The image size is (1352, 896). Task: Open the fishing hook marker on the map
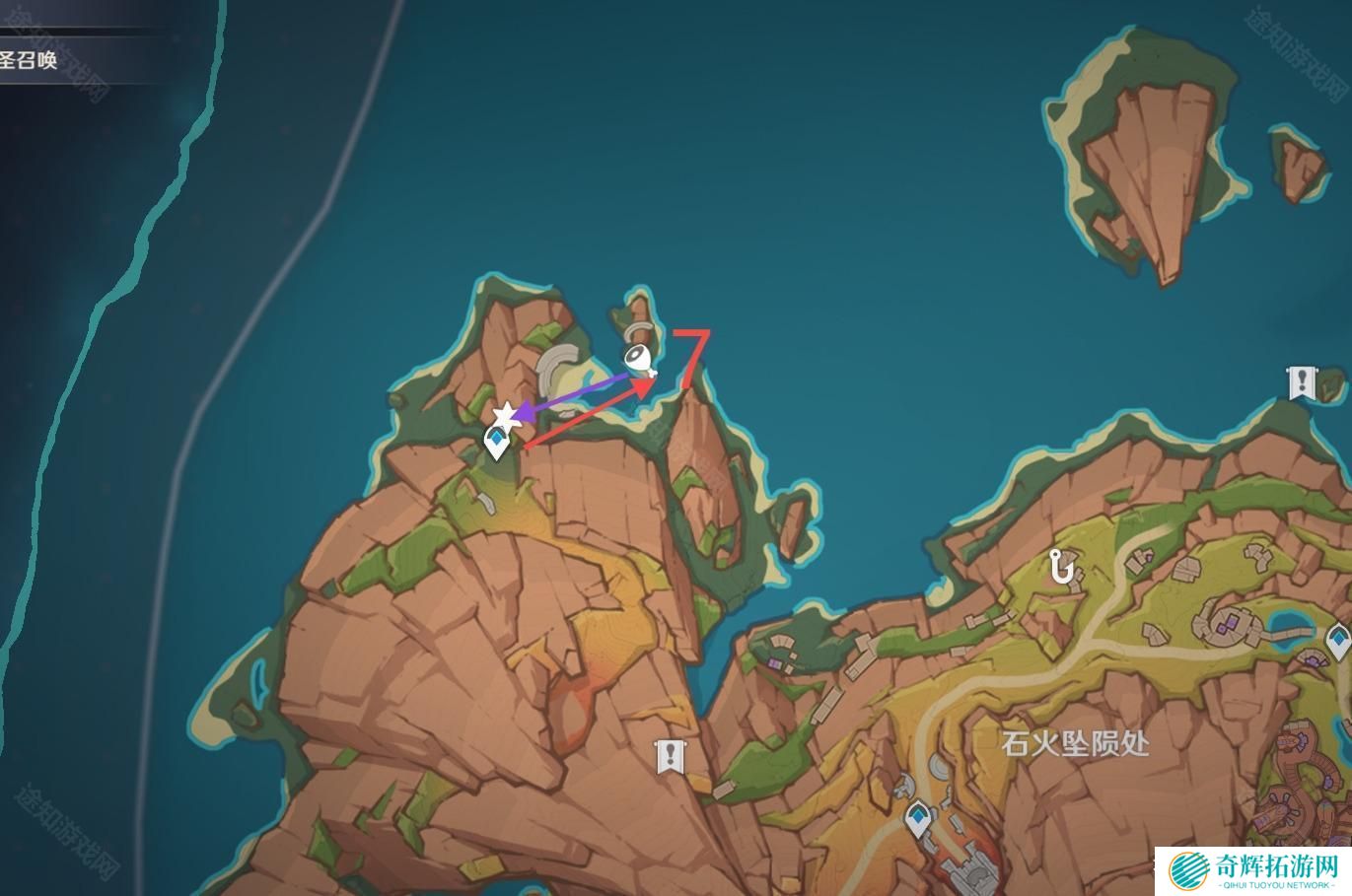1061,566
